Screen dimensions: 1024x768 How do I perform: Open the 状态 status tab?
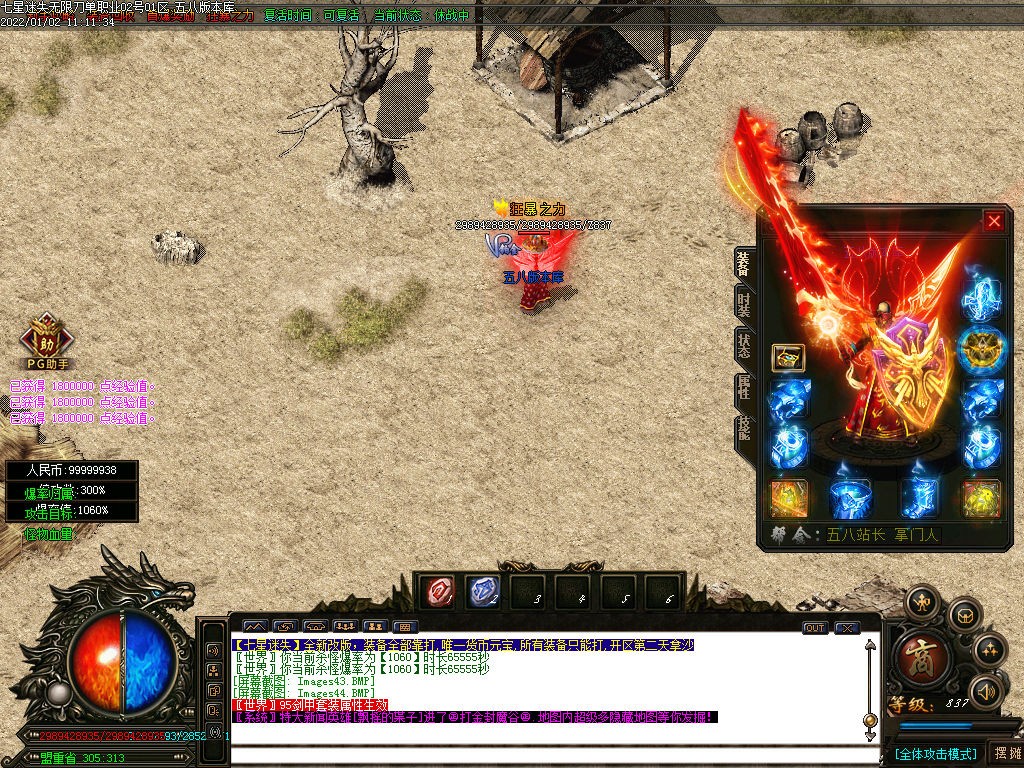(x=744, y=347)
